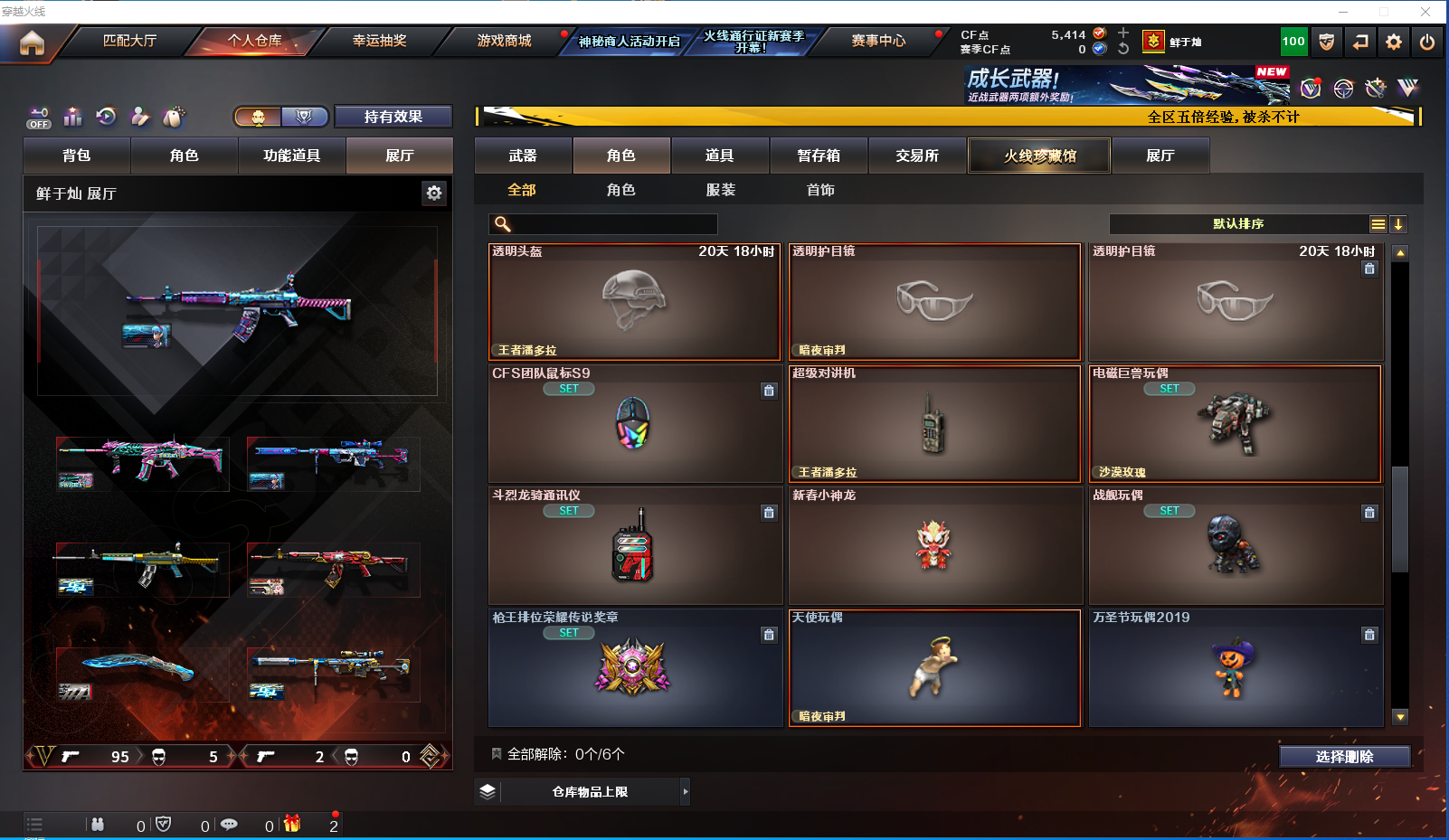Filter items by 服装 sub-tab
This screenshot has width=1449, height=840.
pyautogui.click(x=721, y=190)
